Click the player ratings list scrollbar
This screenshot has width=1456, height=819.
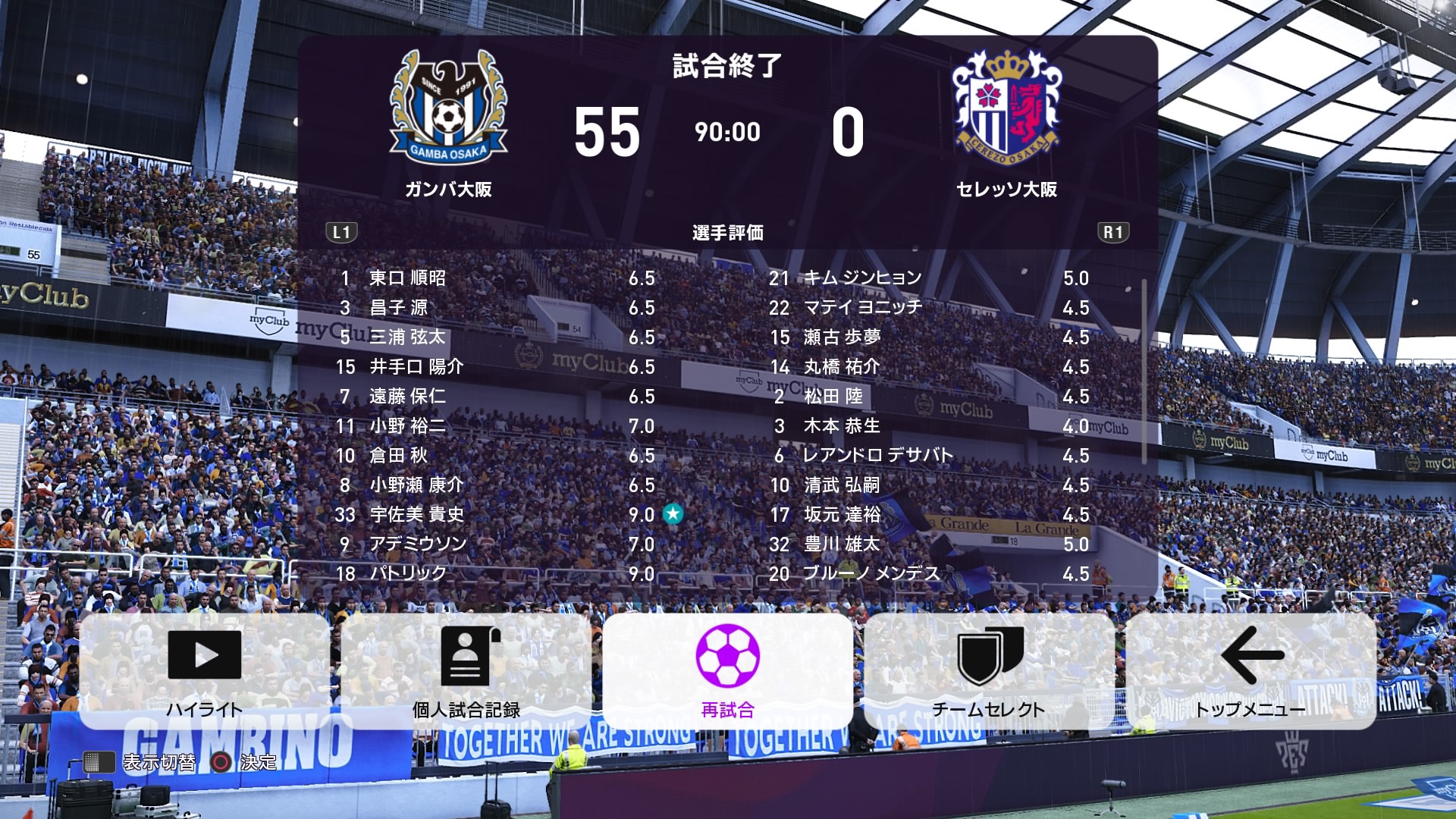coord(1144,372)
